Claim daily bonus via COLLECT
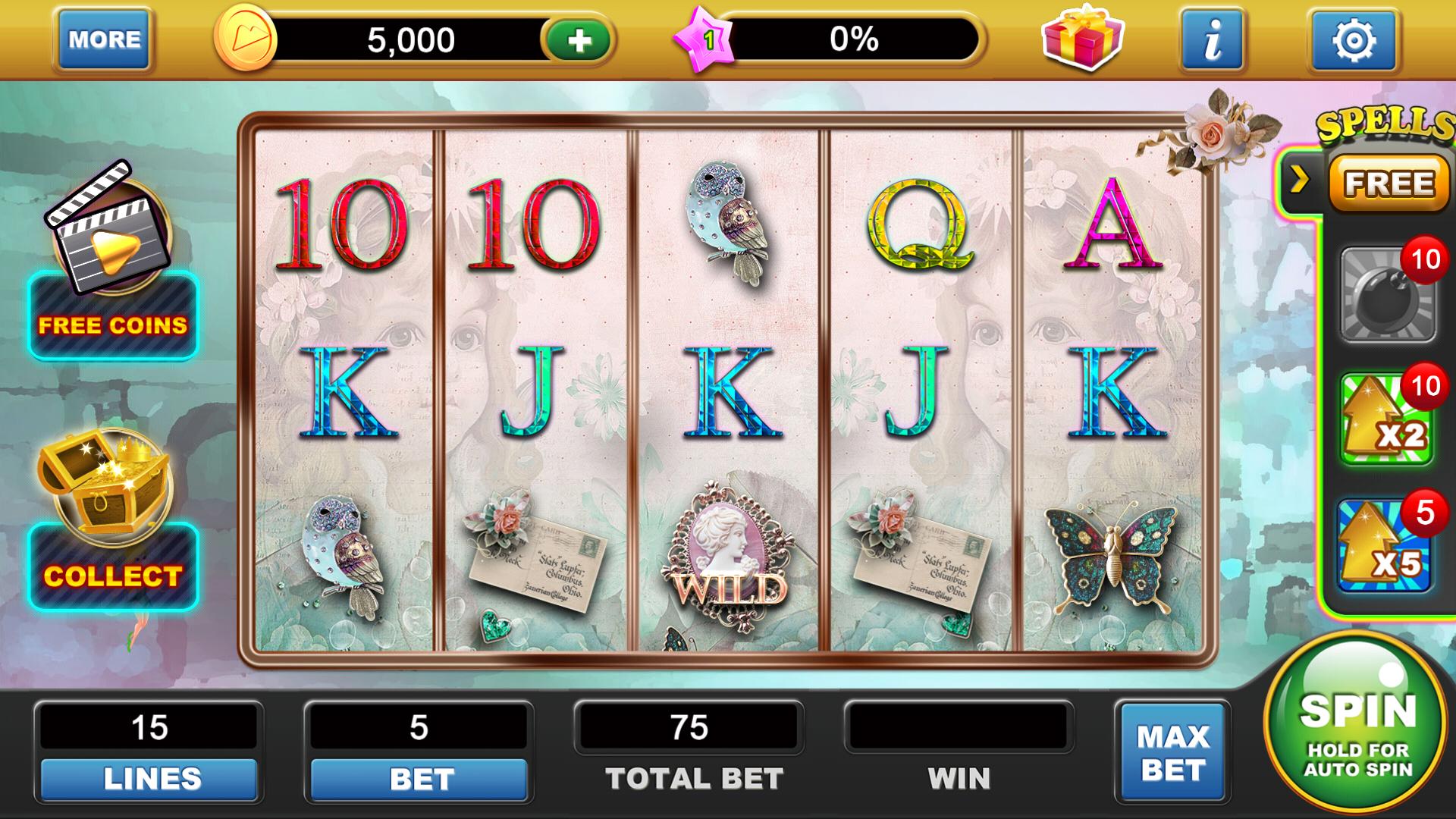This screenshot has height=819, width=1456. point(112,575)
